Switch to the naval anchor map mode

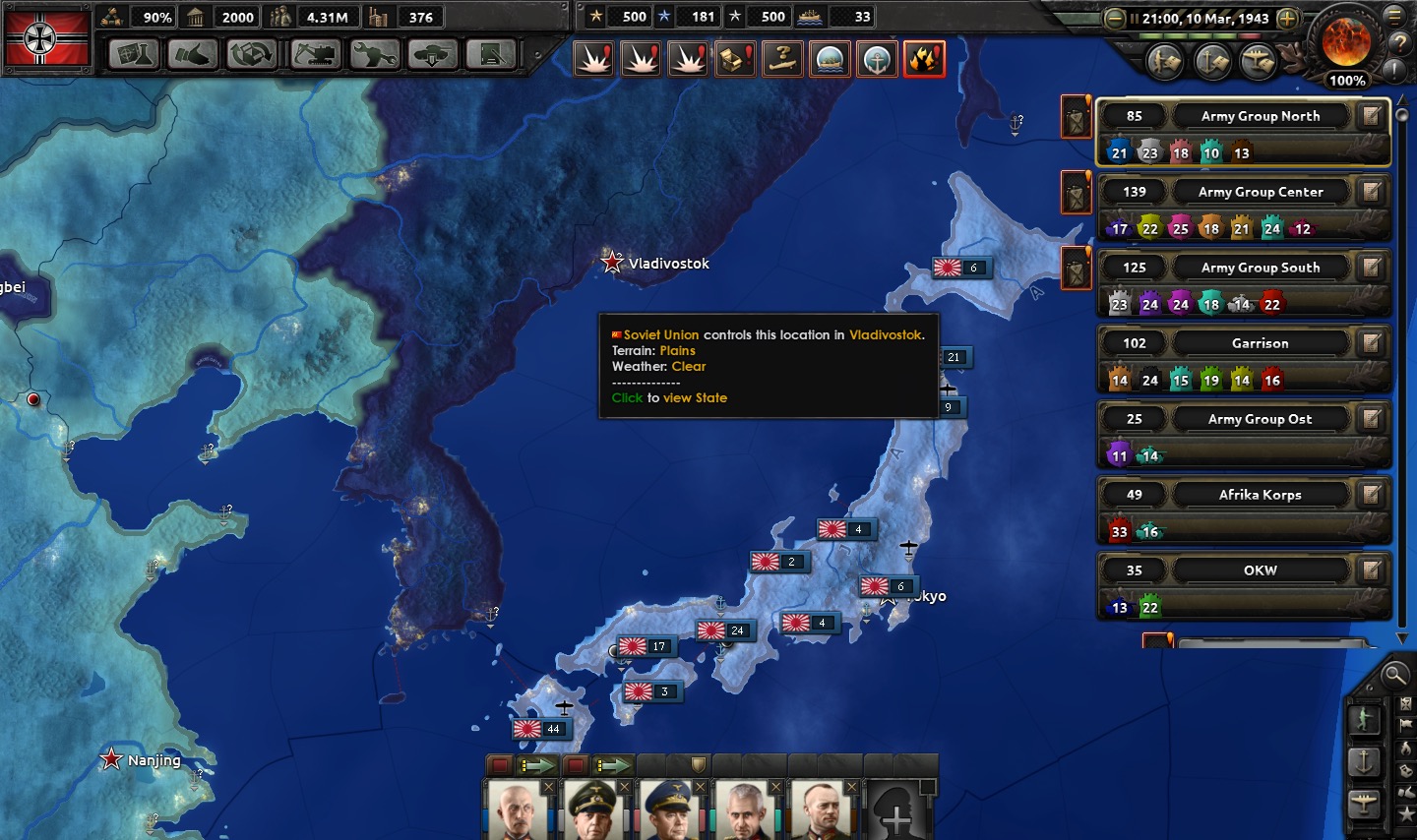pos(1364,761)
